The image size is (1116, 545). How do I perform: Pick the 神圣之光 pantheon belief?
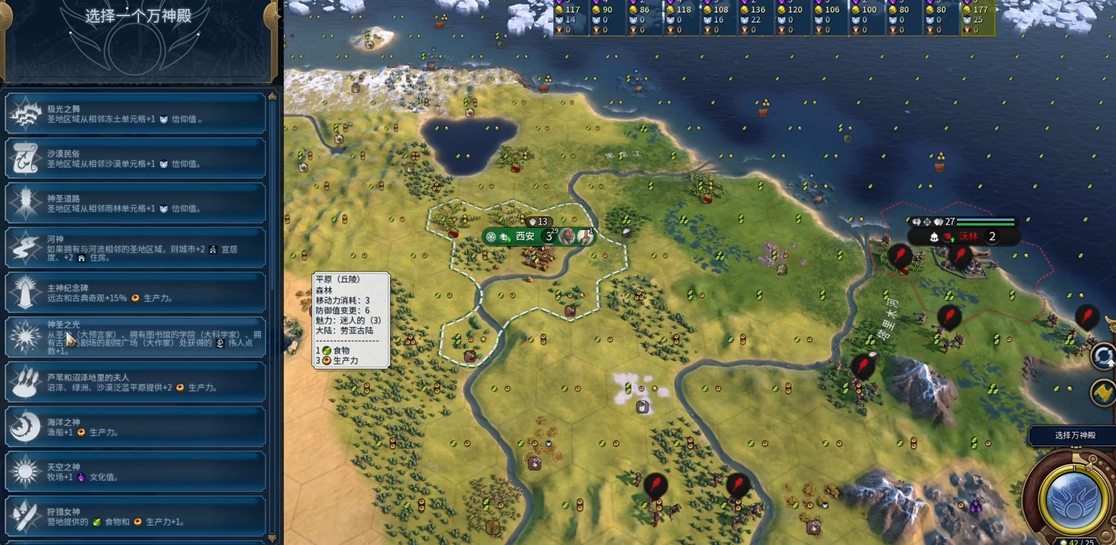click(136, 337)
